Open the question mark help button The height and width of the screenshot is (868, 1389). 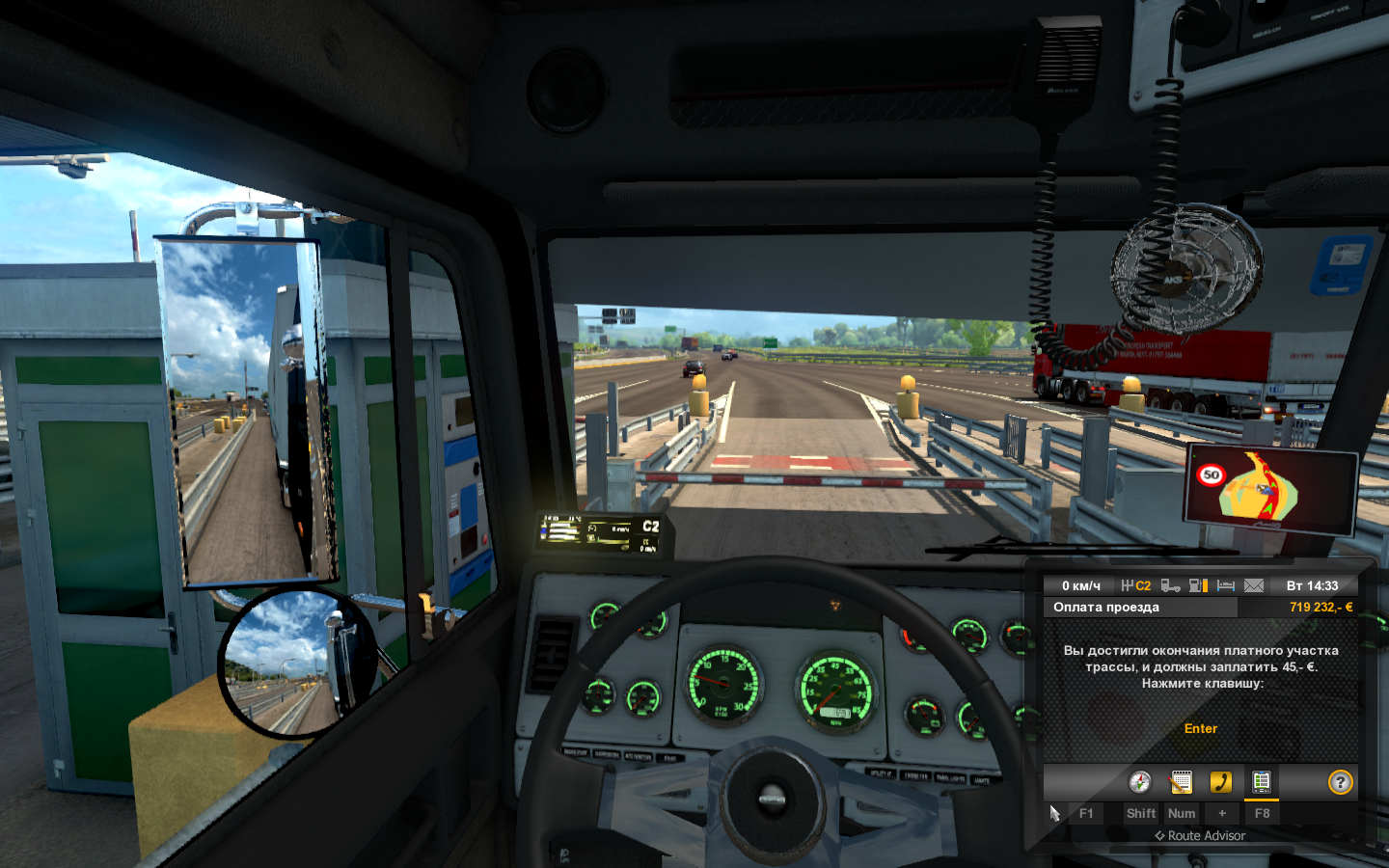[1340, 782]
